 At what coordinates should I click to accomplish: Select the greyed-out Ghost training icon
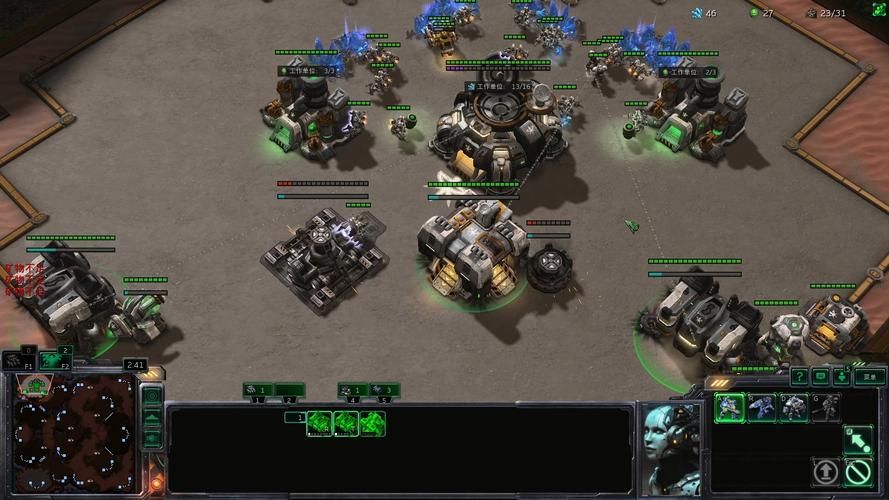pos(826,406)
